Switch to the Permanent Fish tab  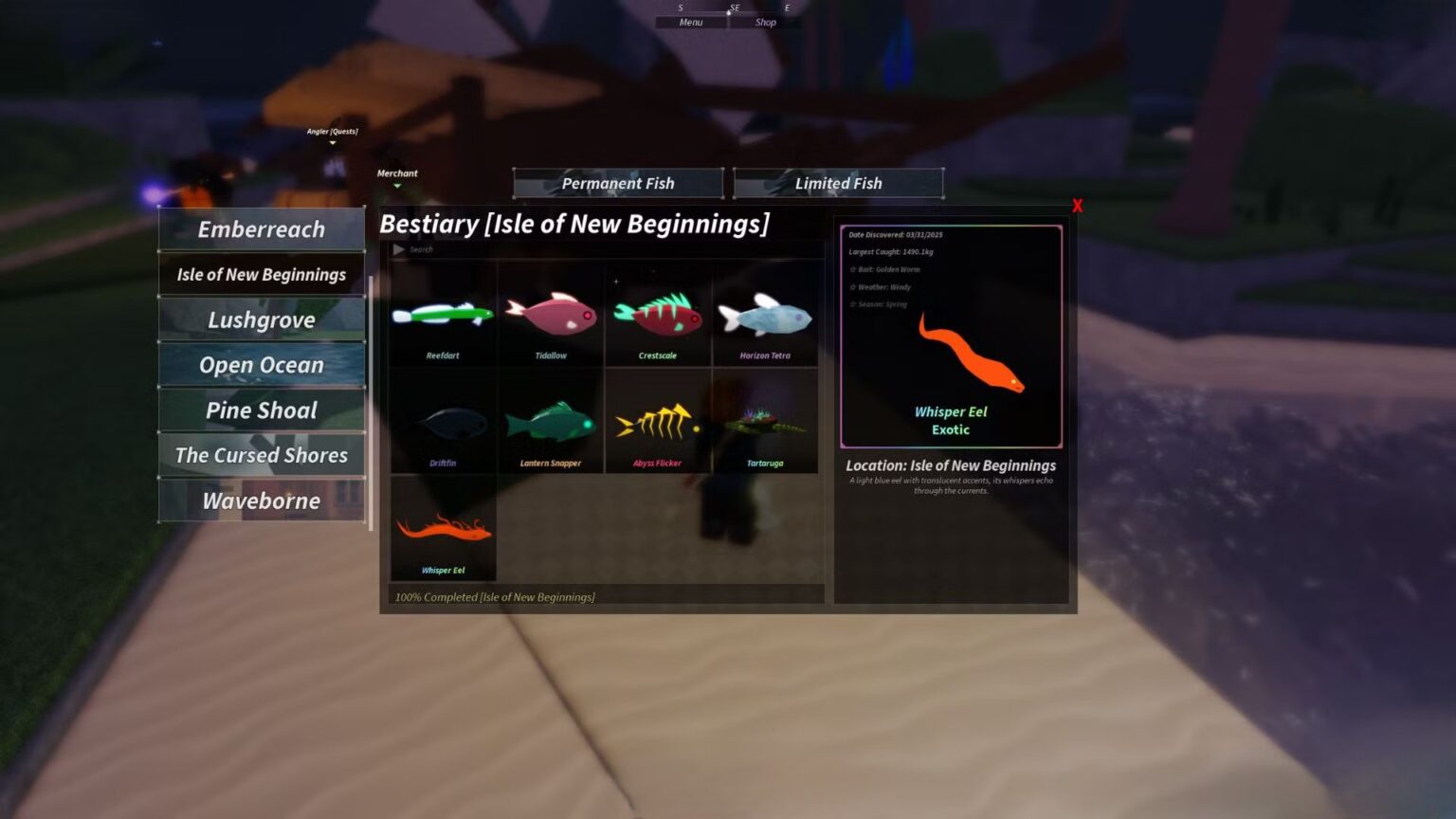618,183
